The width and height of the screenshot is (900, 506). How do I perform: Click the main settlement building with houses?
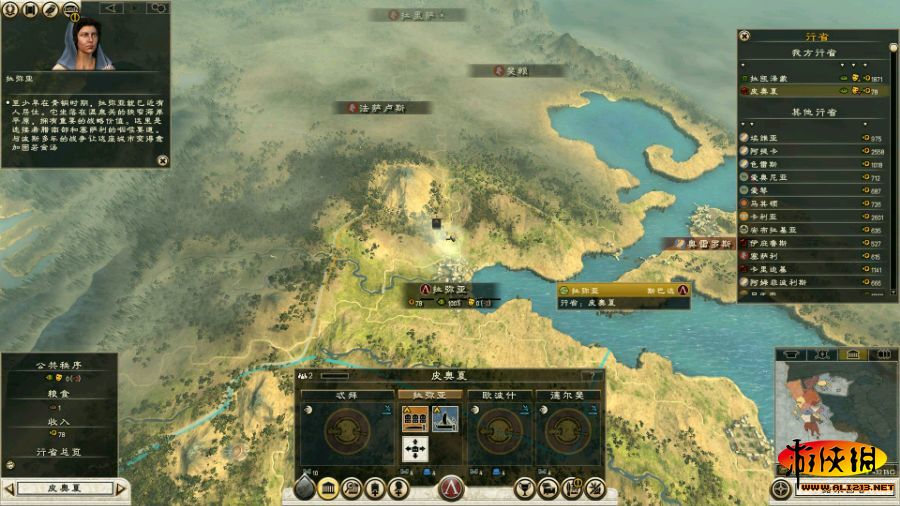(x=416, y=420)
